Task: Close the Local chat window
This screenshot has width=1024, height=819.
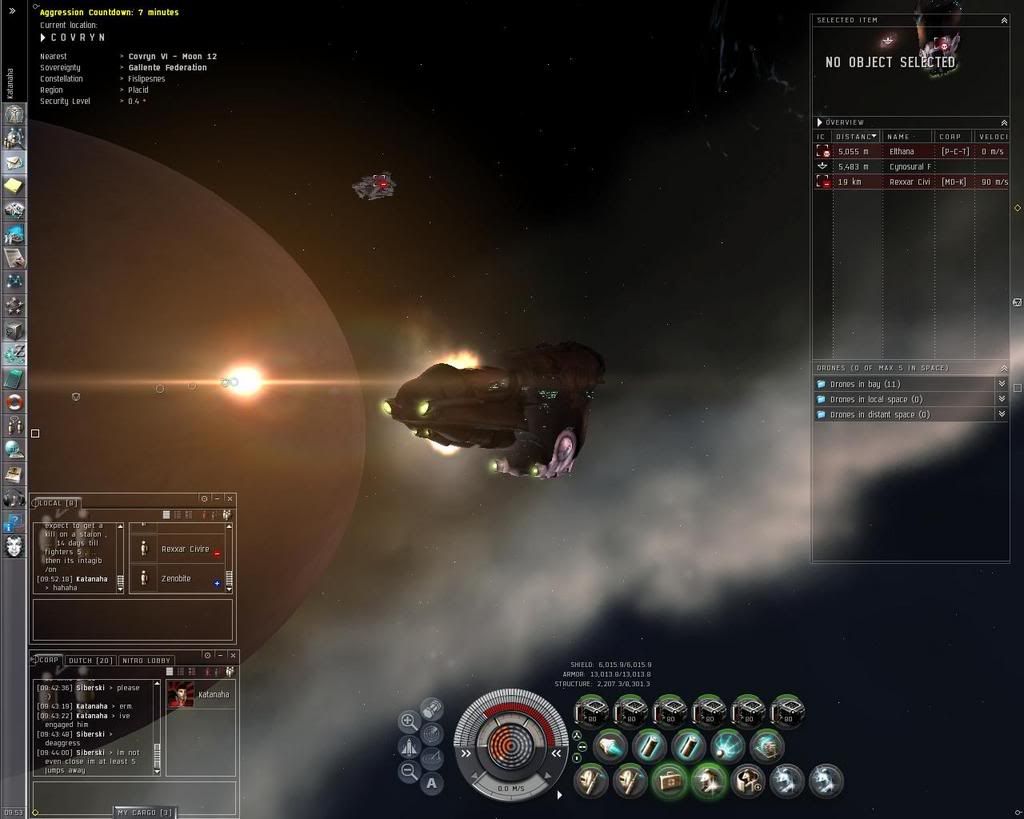Action: tap(230, 498)
